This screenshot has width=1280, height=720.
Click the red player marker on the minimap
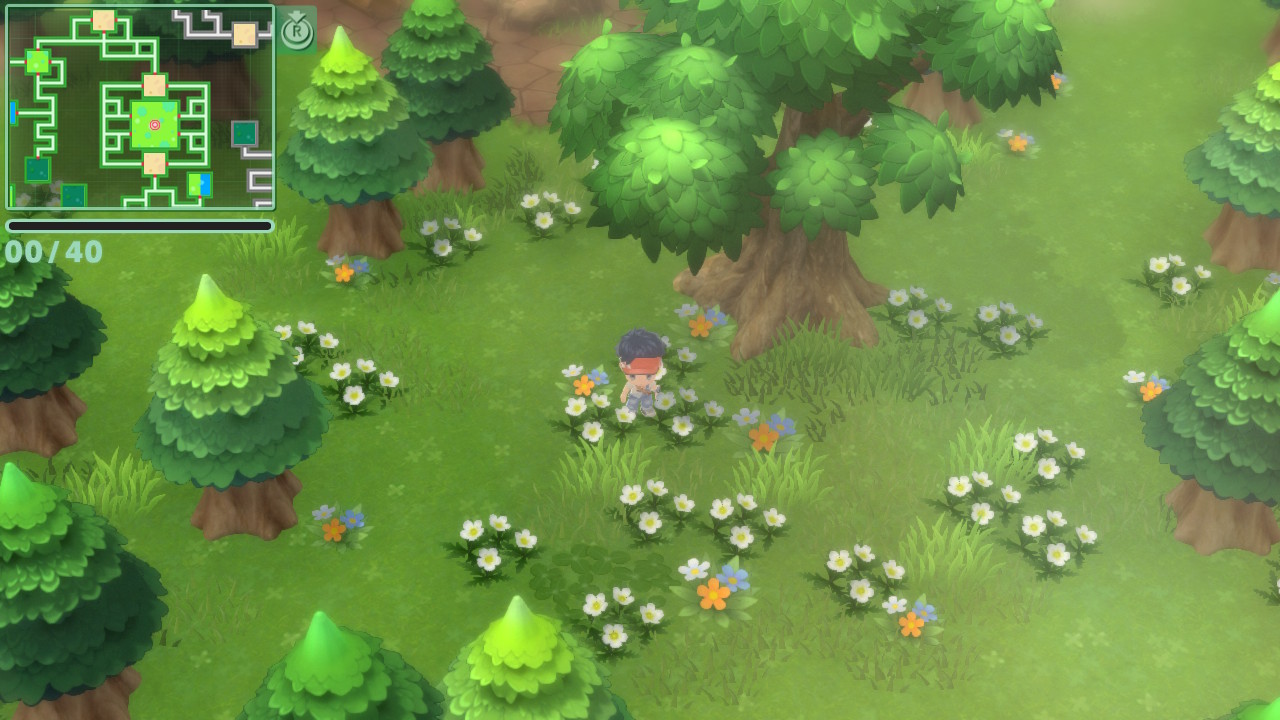click(154, 125)
